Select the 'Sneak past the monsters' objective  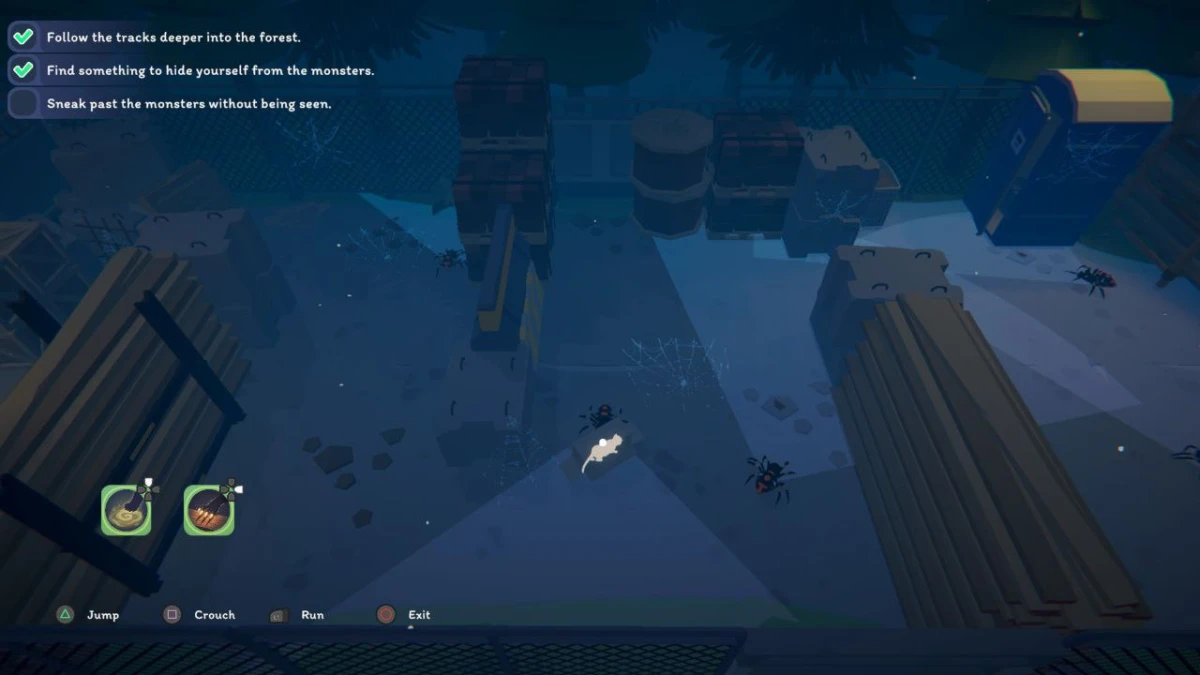click(188, 103)
